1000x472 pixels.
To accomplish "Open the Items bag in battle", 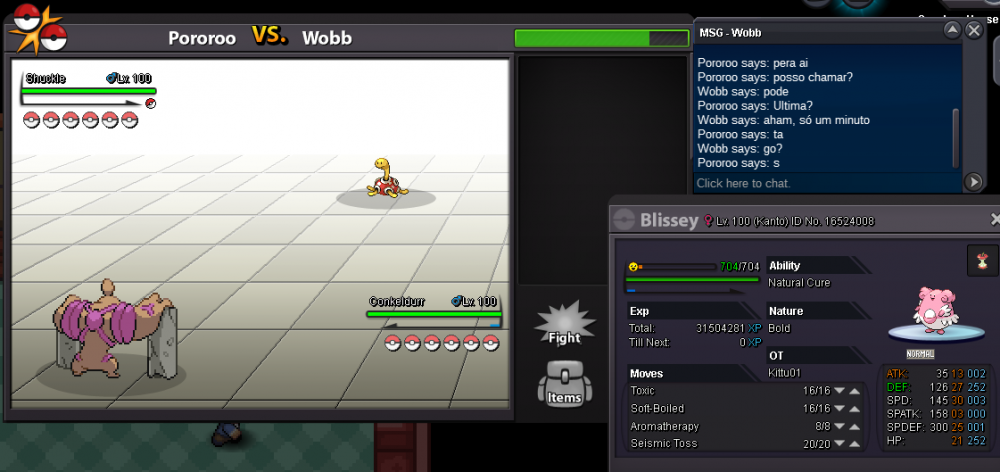I will [x=564, y=385].
